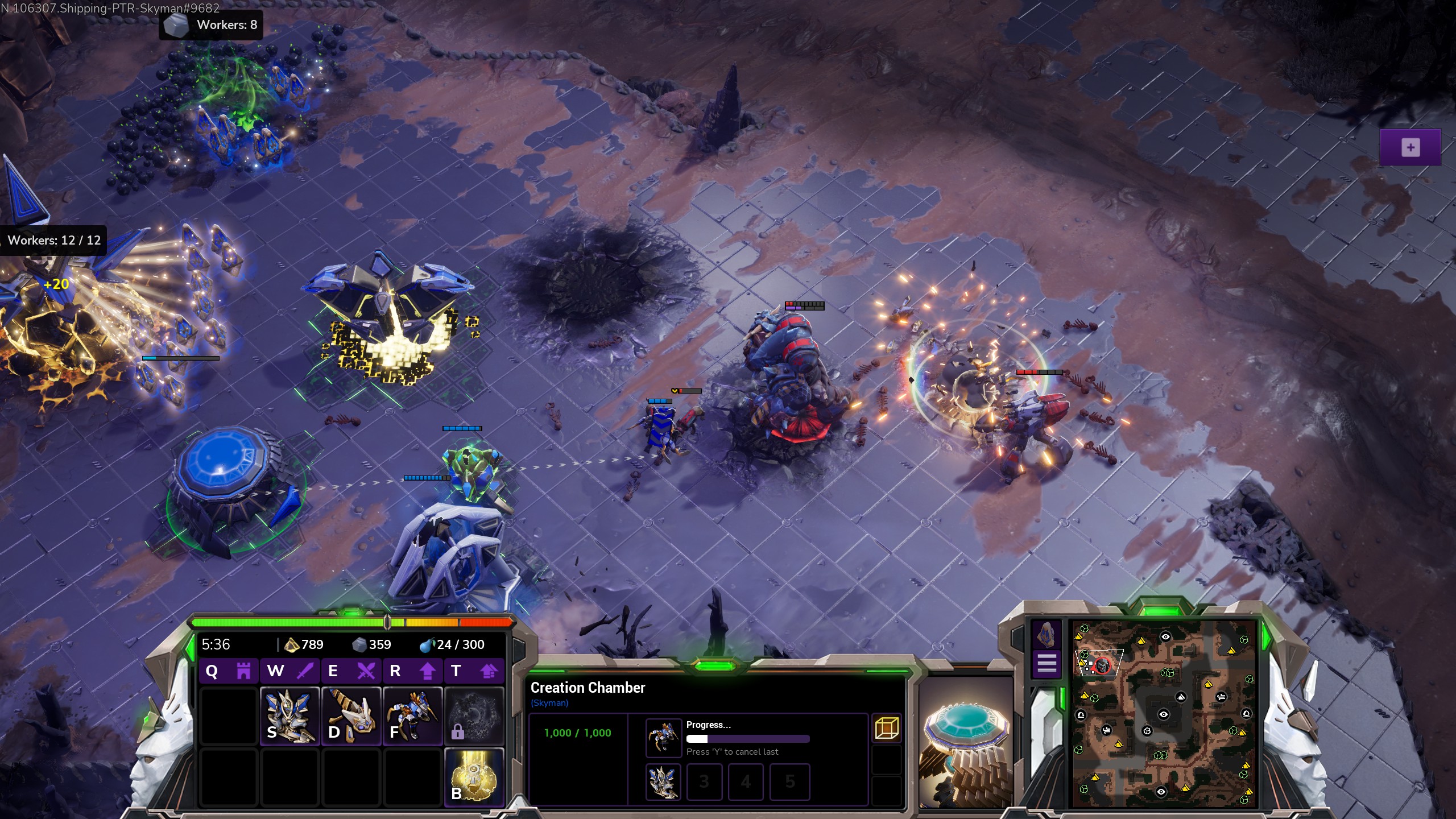Remove the second queued unit
Image resolution: width=1456 pixels, height=819 pixels.
click(x=664, y=781)
